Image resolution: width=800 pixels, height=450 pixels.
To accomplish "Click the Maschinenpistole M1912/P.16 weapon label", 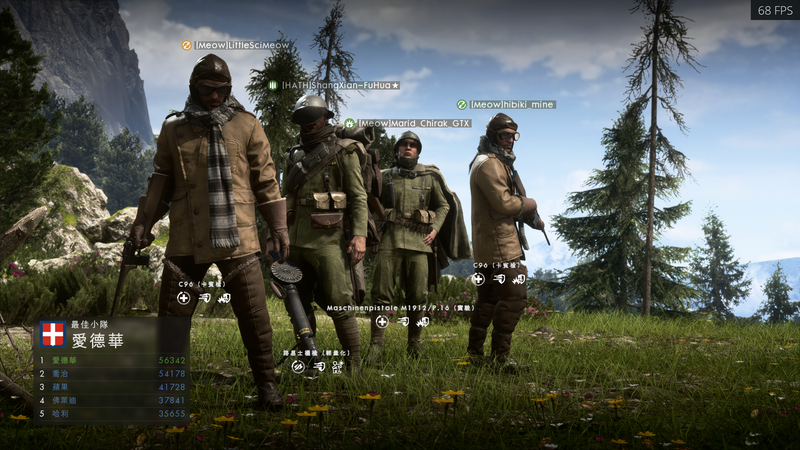I will pos(386,308).
